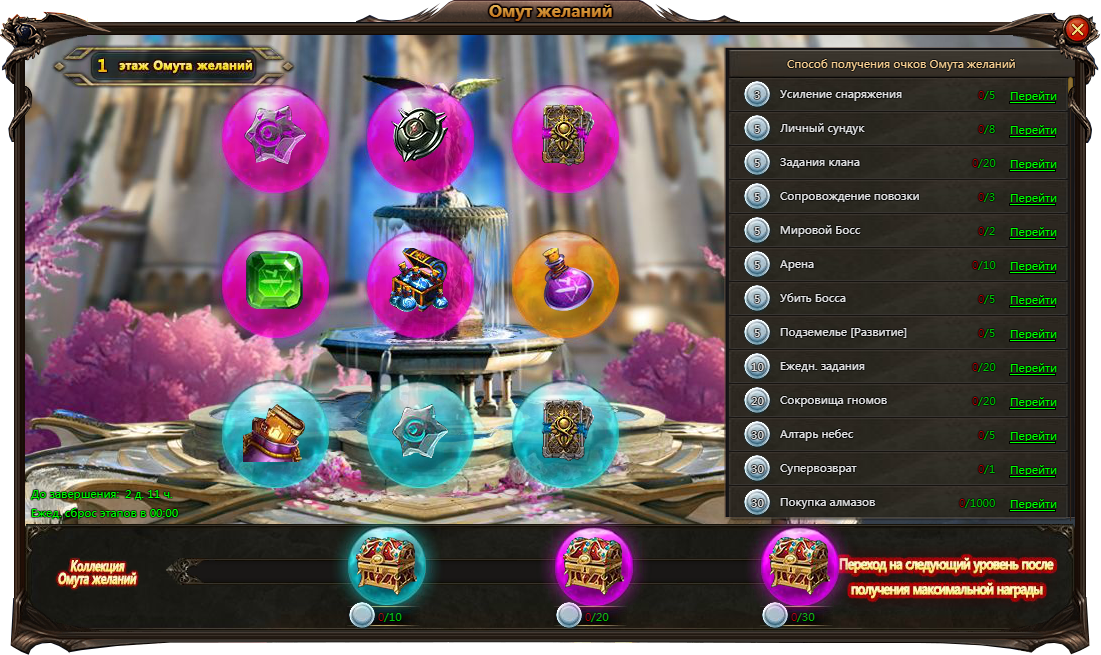This screenshot has height=655, width=1101.
Task: Open Задания клана with its Перейти link
Action: pos(1033,164)
